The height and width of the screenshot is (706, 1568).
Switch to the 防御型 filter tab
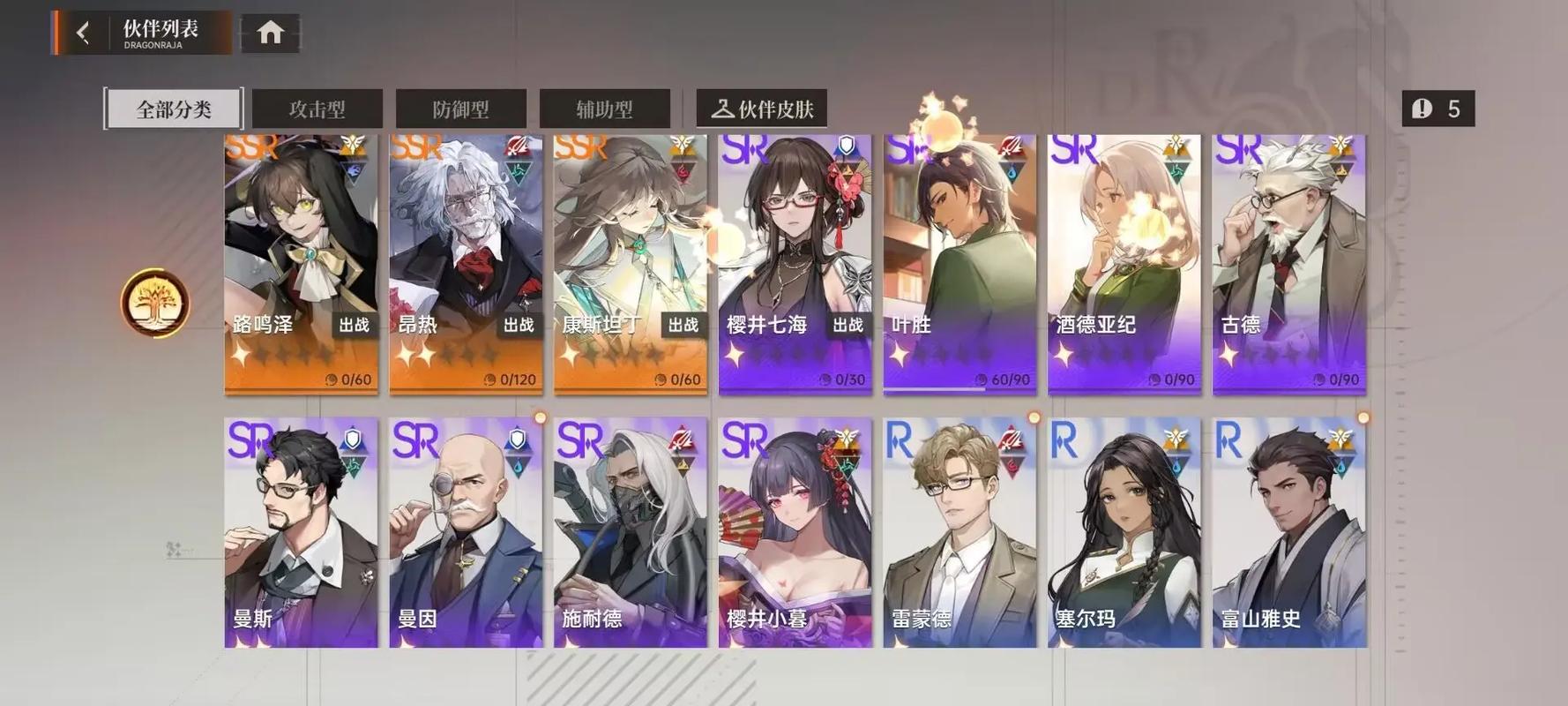pyautogui.click(x=460, y=108)
